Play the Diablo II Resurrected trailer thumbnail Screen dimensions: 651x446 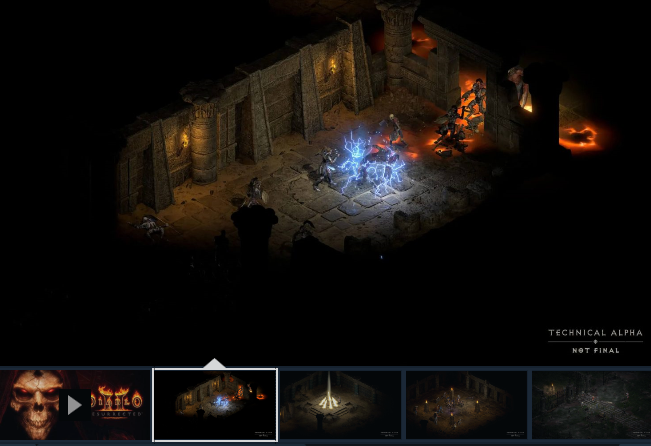tap(74, 405)
